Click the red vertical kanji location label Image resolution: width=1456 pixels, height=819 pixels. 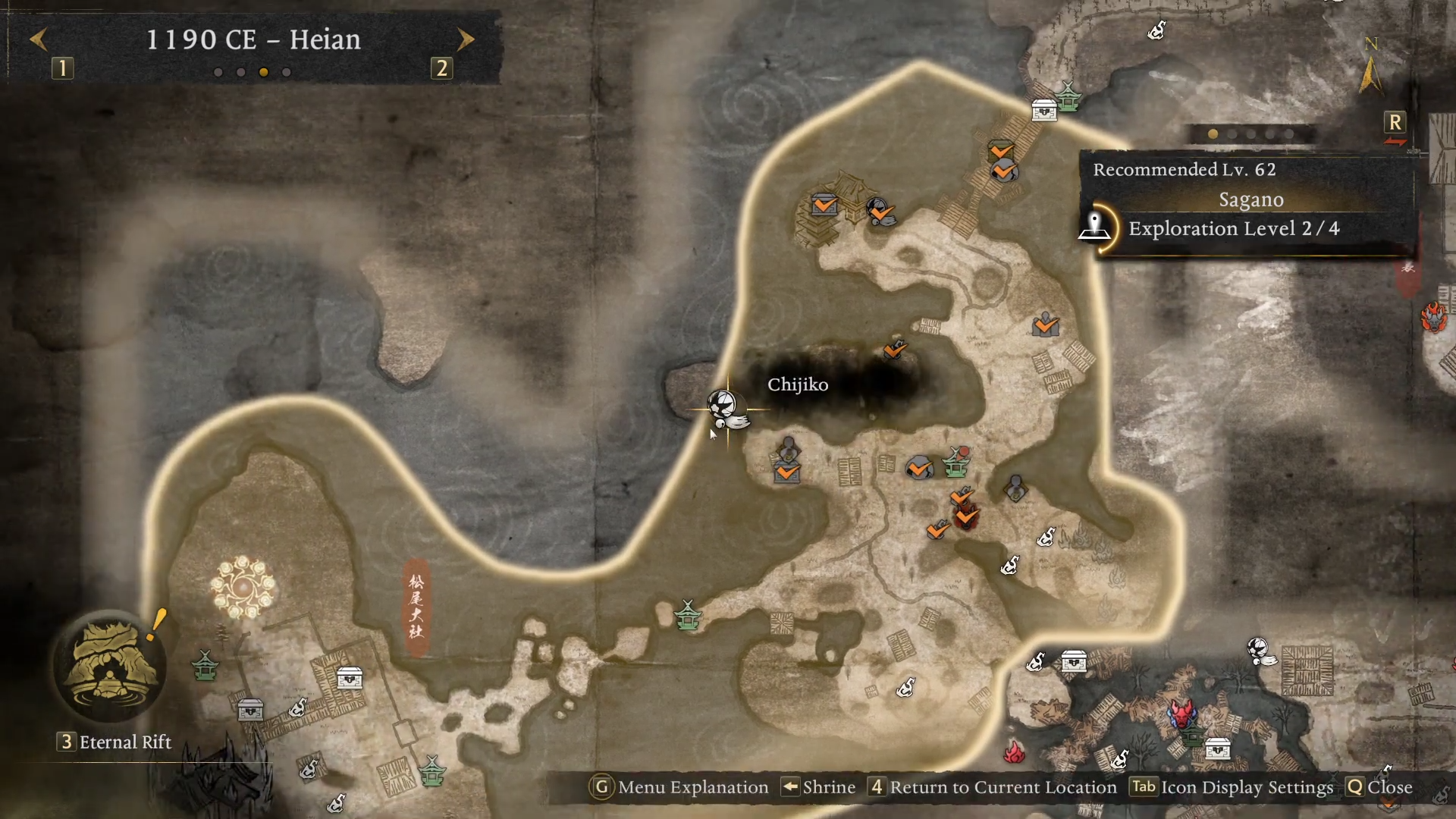click(x=416, y=607)
